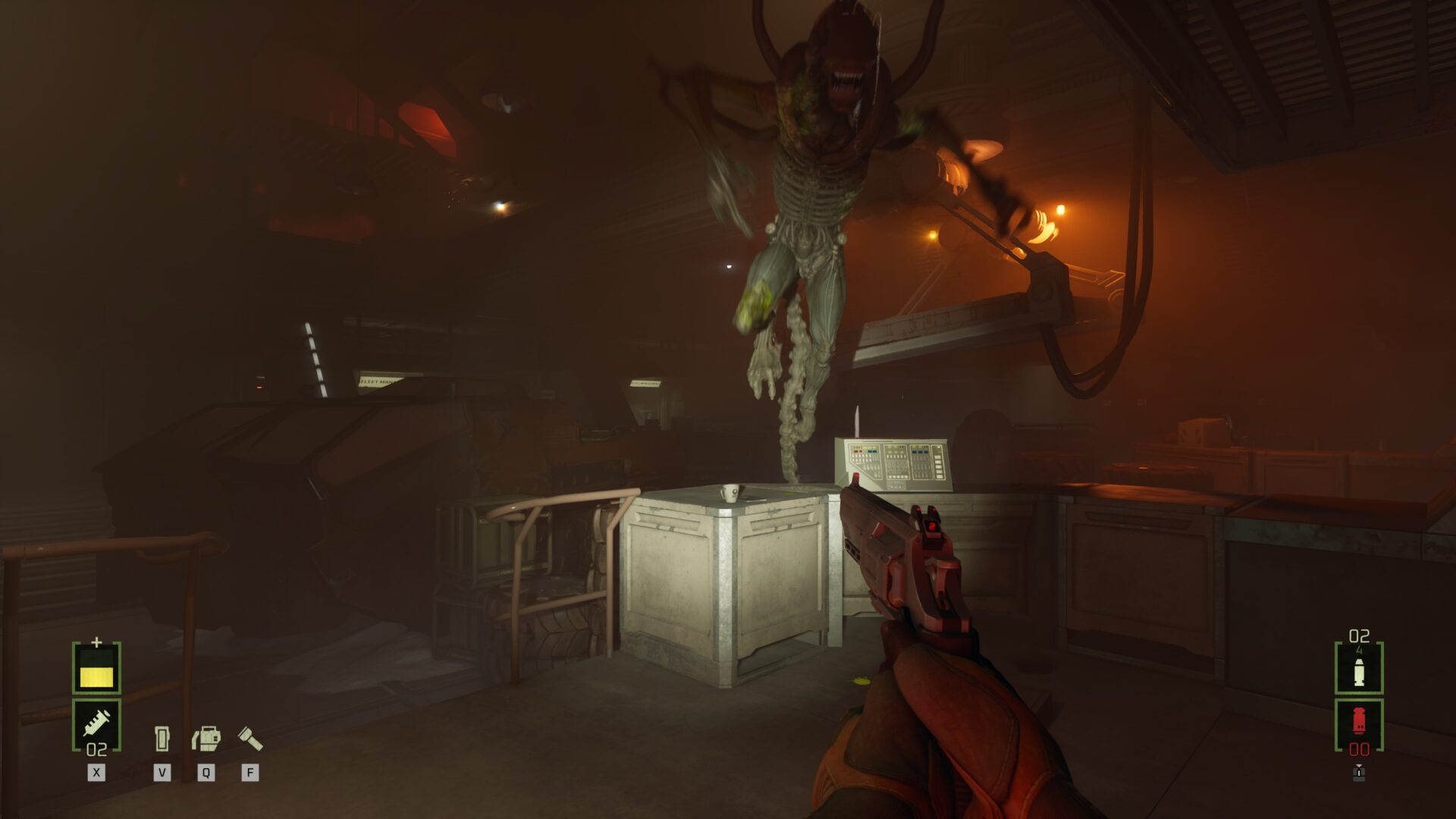Activate the handheld scanner tool icon
Viewport: 1456px width, 819px height.
click(206, 738)
